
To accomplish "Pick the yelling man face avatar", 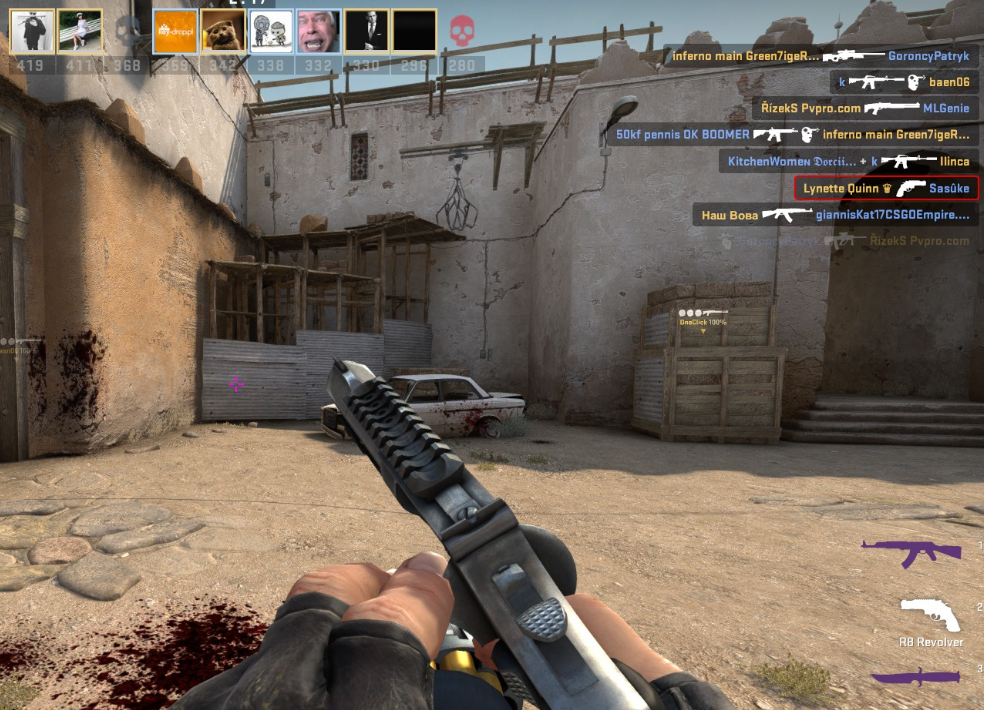I will pos(319,31).
